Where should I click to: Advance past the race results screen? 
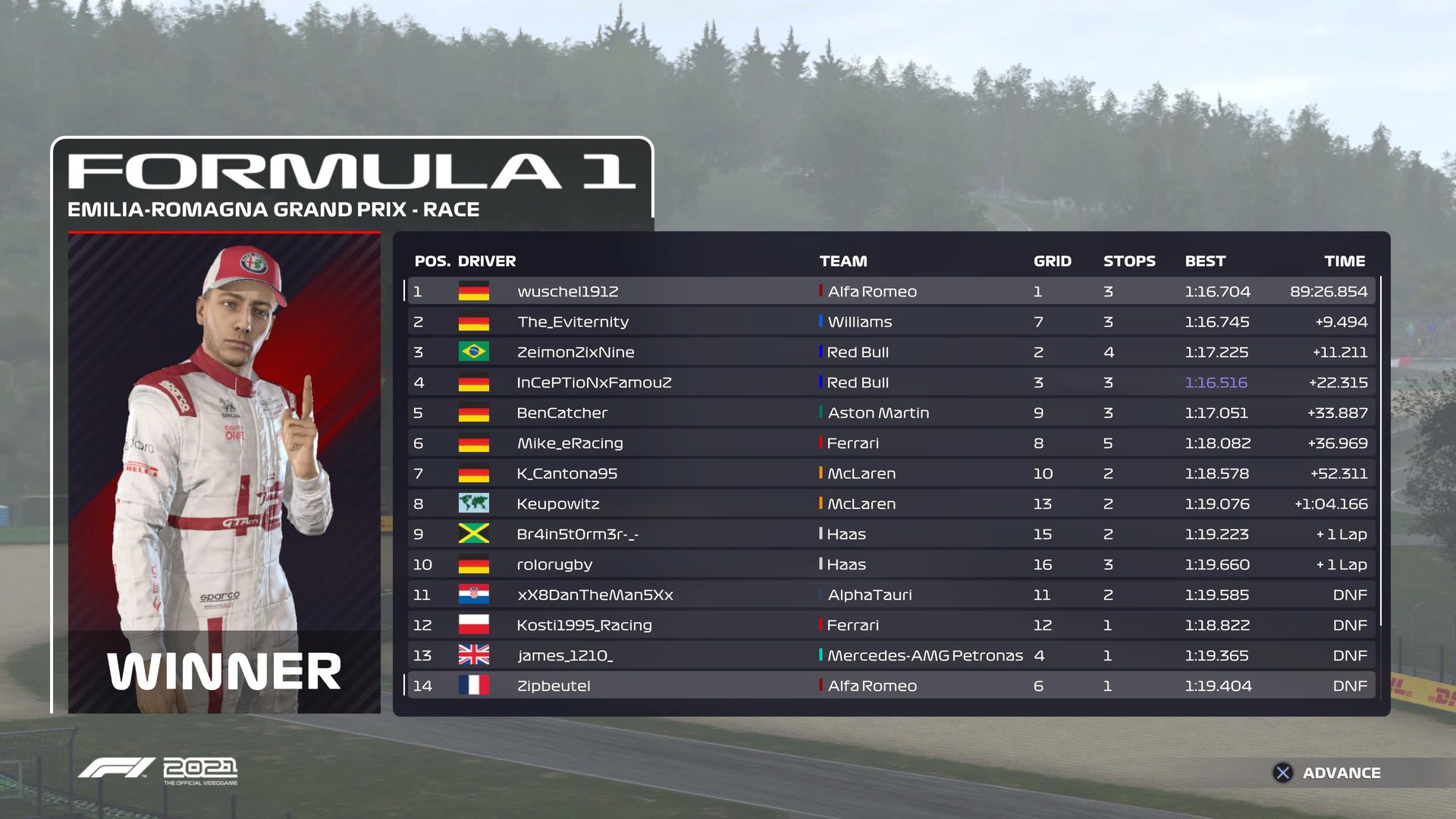[1327, 773]
